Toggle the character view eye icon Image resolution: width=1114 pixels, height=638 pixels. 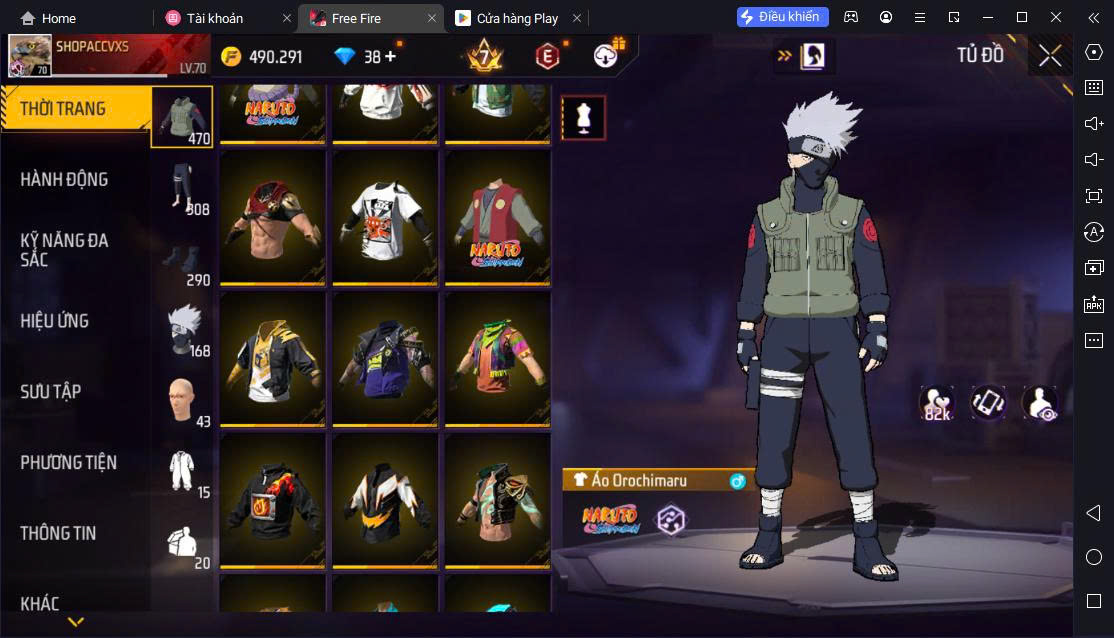pyautogui.click(x=1040, y=403)
